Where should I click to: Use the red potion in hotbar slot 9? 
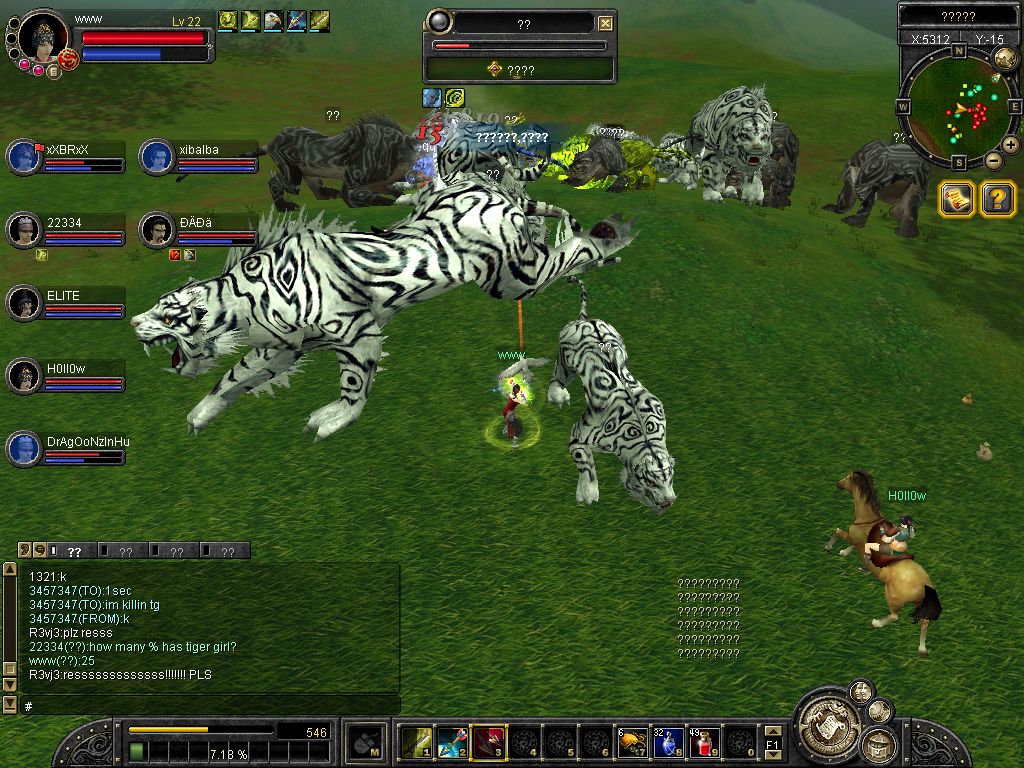point(703,742)
